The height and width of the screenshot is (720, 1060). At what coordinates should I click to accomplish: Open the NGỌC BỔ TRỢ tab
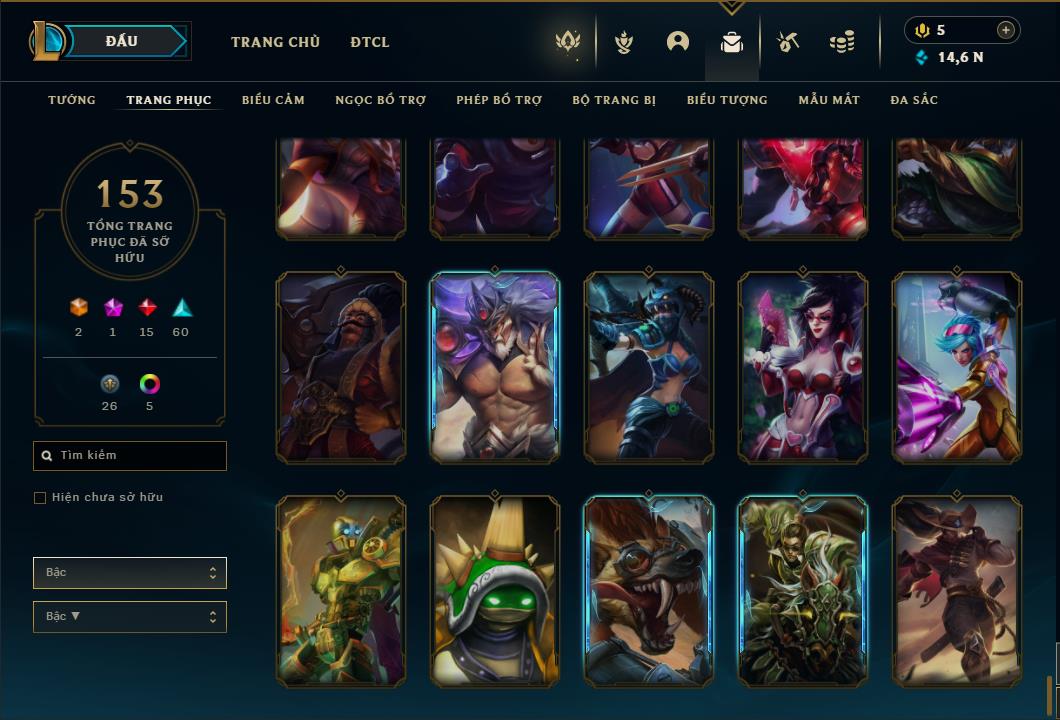pos(380,100)
